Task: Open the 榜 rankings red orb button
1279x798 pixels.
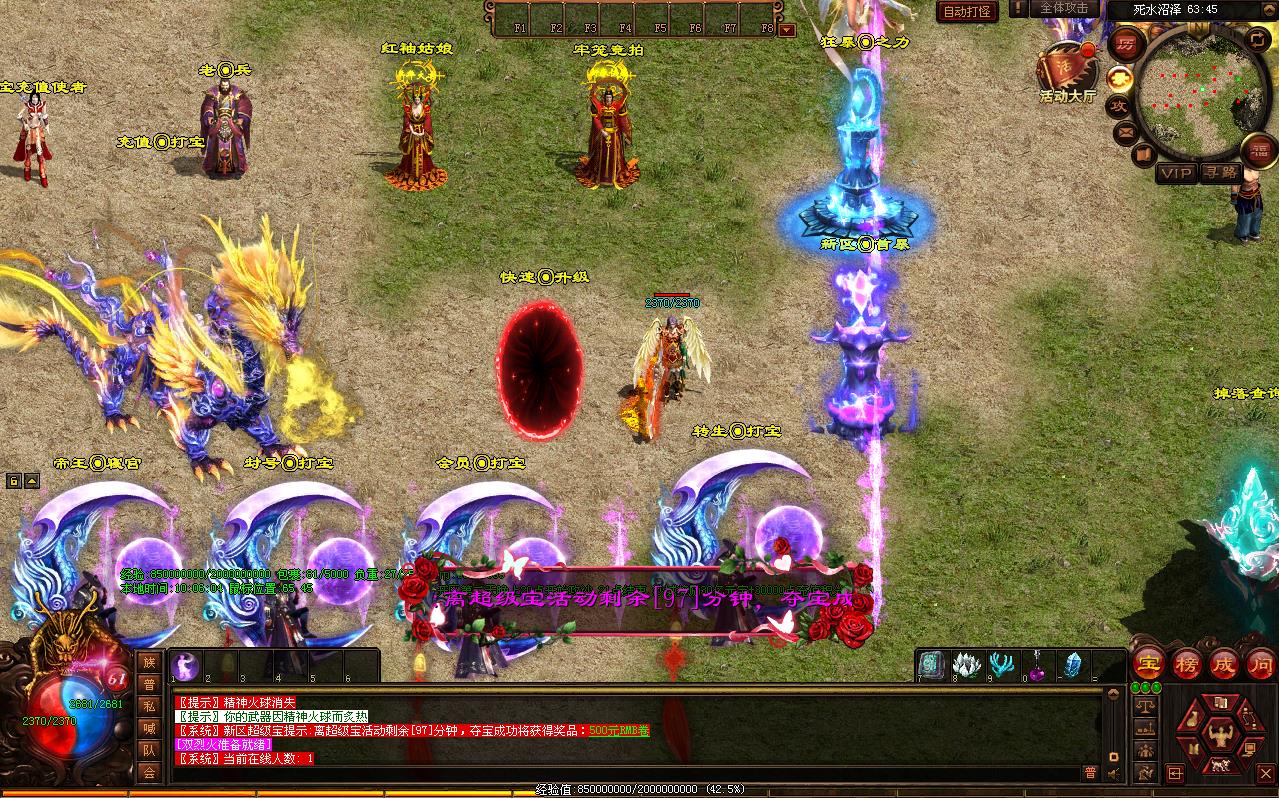Action: pyautogui.click(x=1187, y=664)
